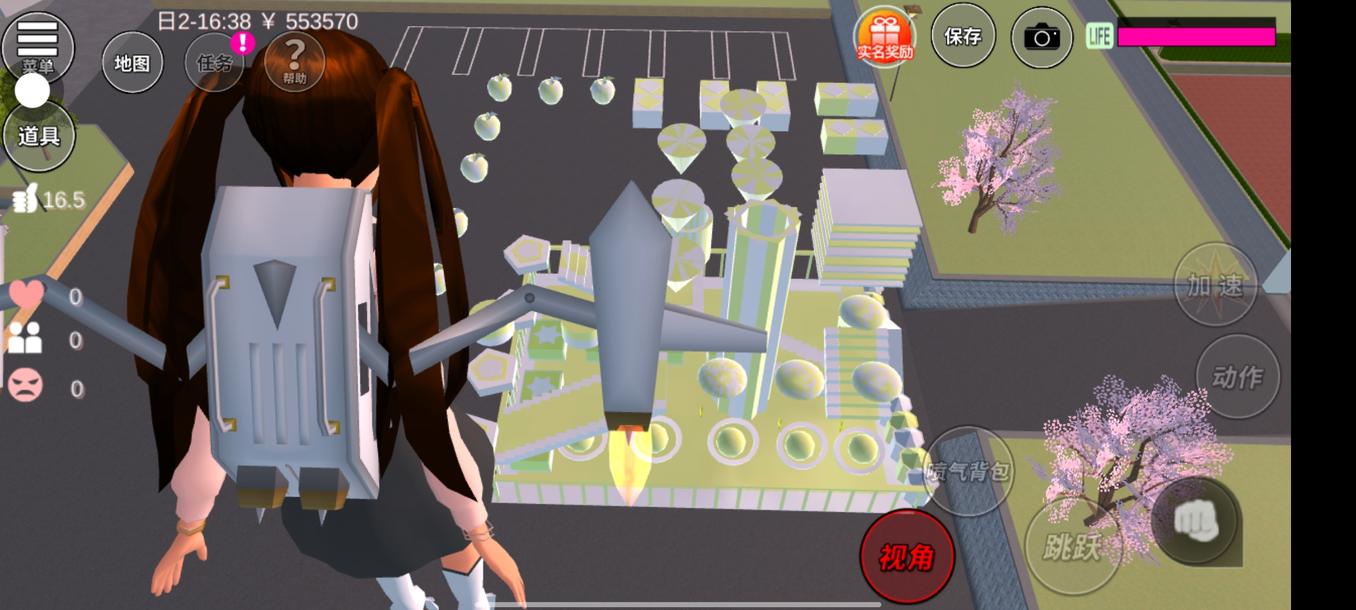This screenshot has height=610, width=1356.
Task: Open the 任务 quest list
Action: 215,62
